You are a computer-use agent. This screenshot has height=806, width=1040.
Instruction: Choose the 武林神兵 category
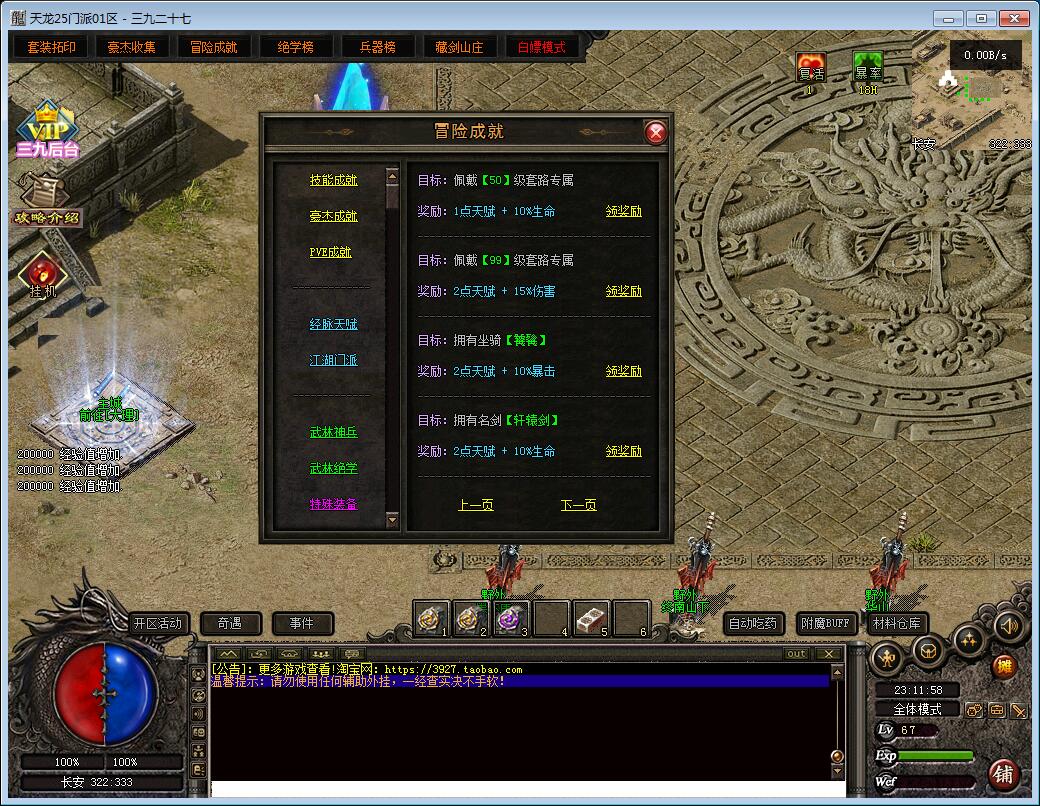click(x=333, y=432)
